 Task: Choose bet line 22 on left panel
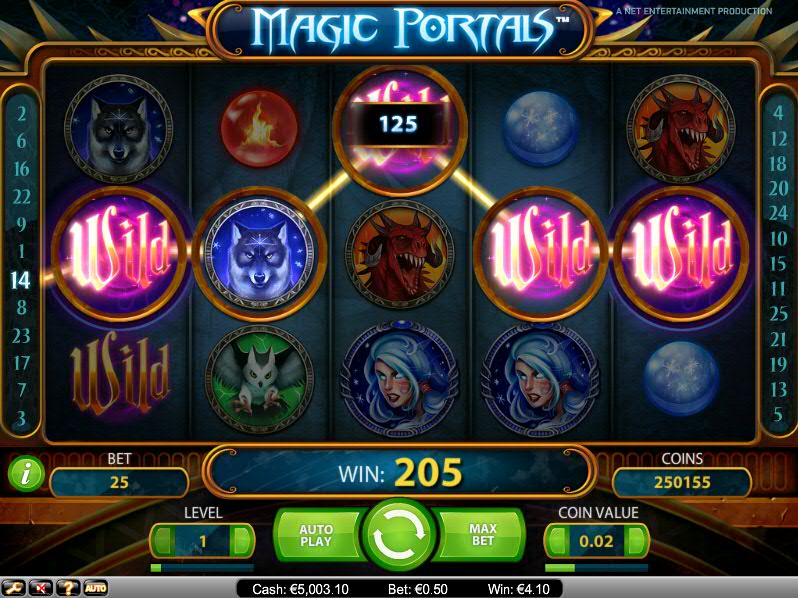pos(21,197)
